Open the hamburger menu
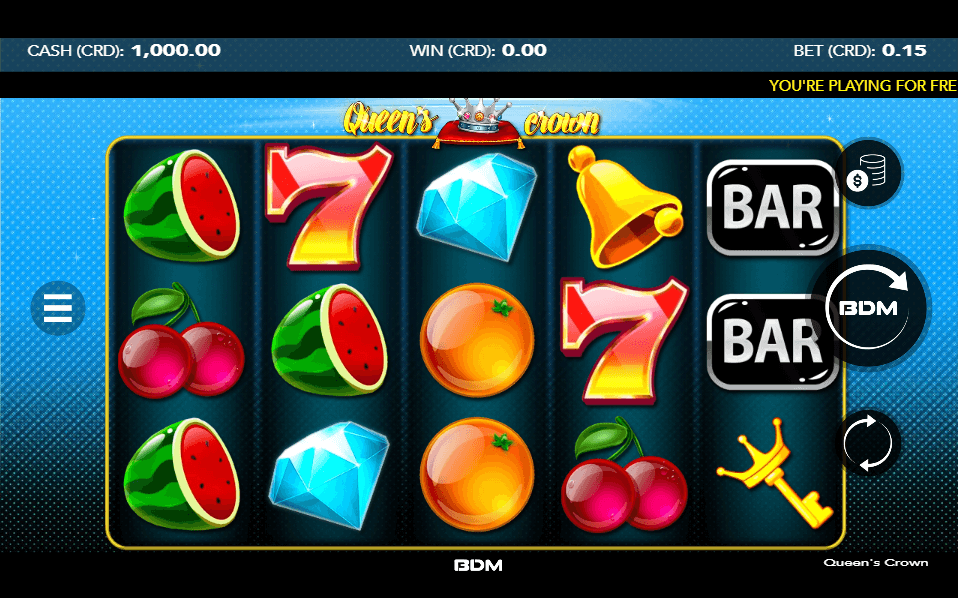This screenshot has width=958, height=598. coord(58,308)
